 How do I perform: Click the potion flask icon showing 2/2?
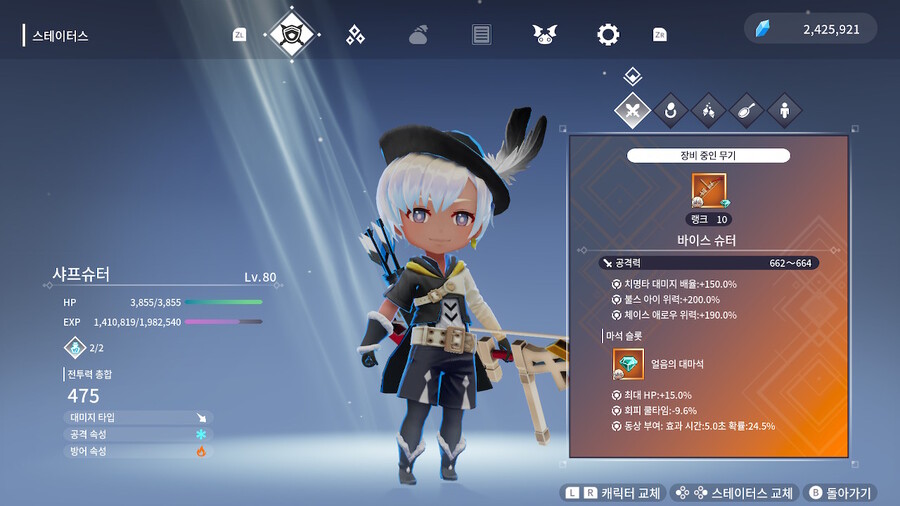76,347
